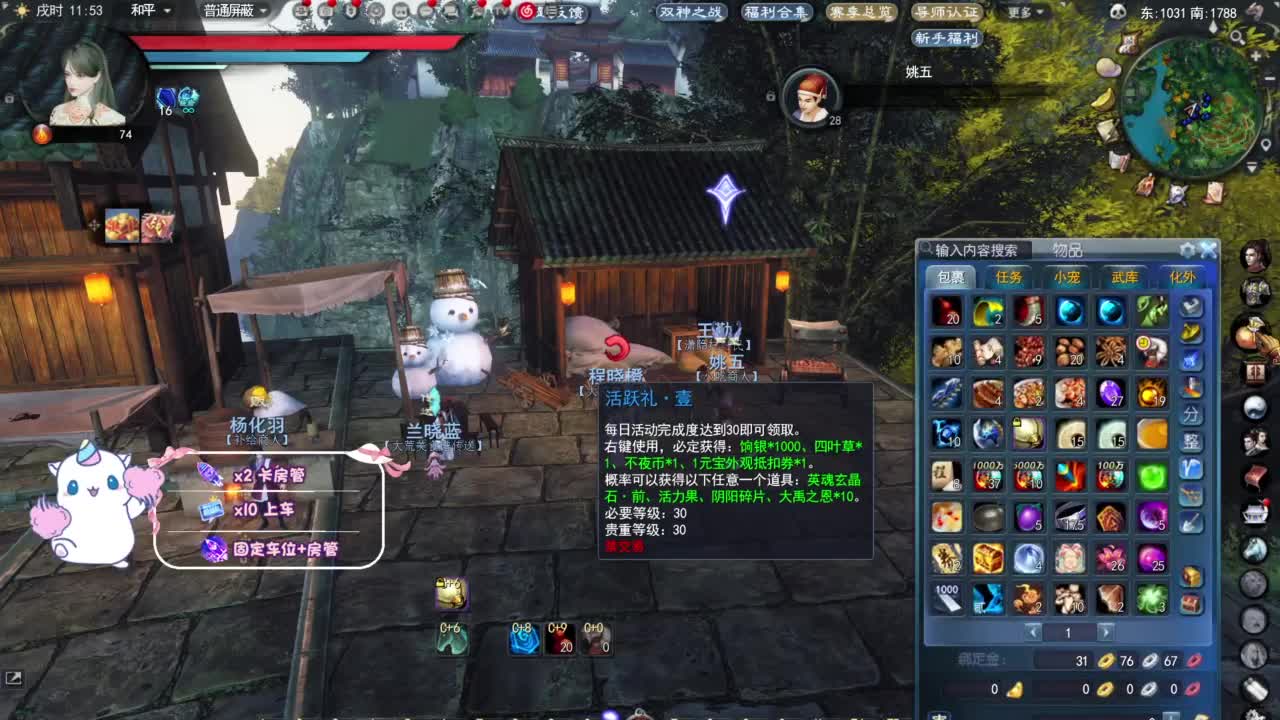Open the money pouch icon on right sidebar
Screen dimensions: 1280x720
[x=1256, y=333]
